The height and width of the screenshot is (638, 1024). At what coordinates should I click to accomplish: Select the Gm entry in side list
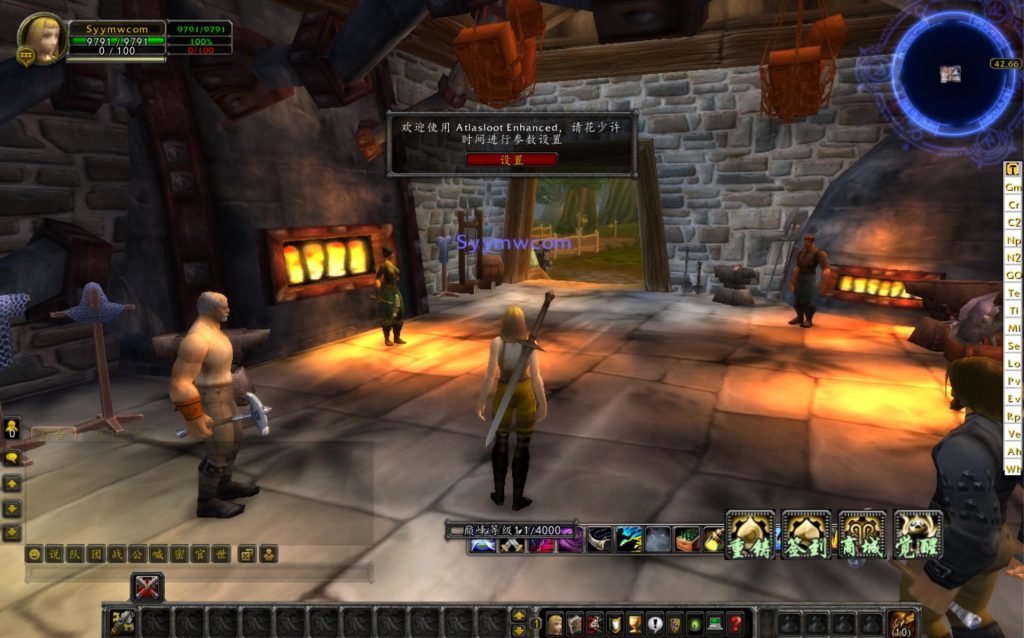(x=1013, y=187)
